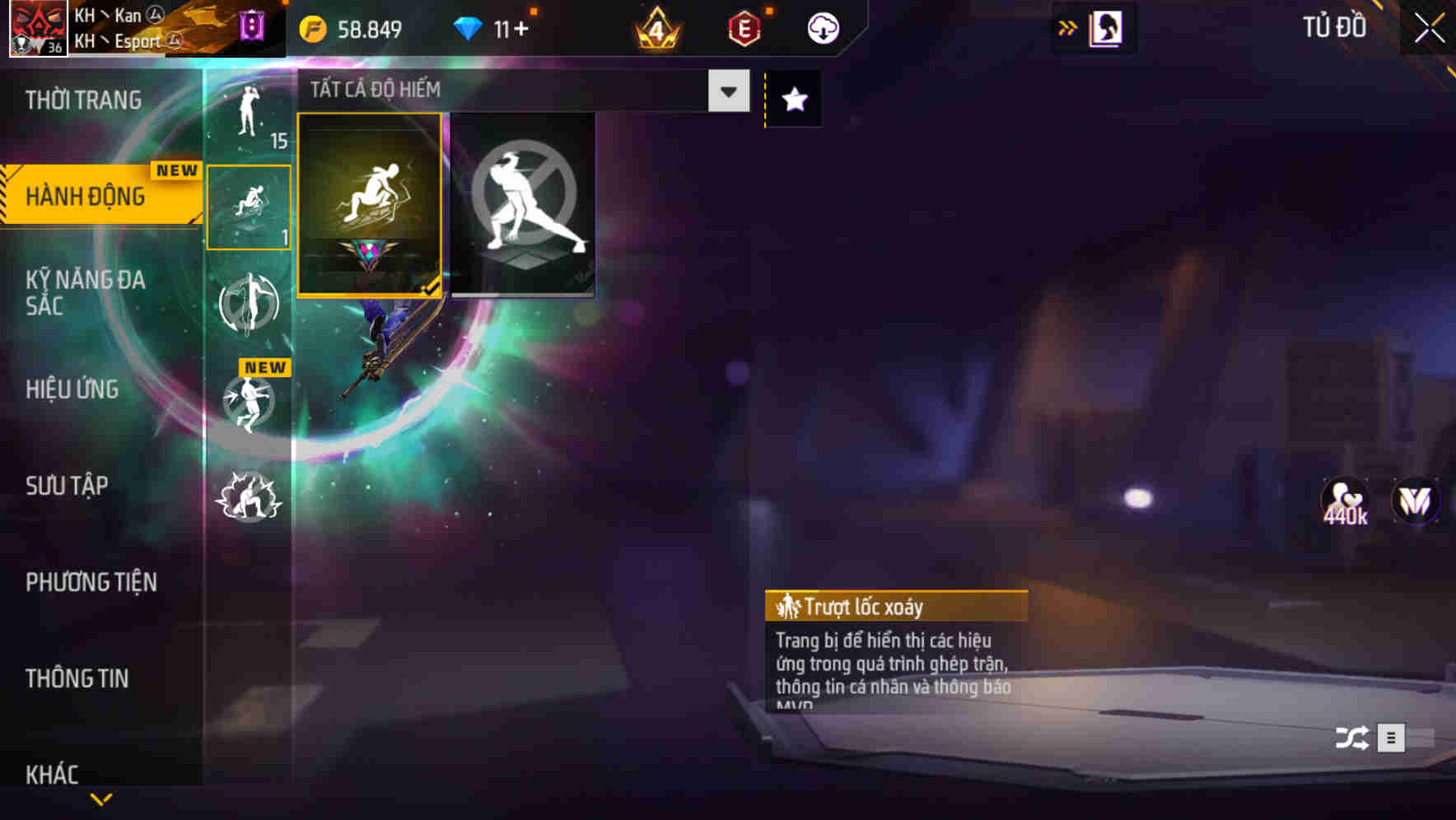
Task: Open the TẤT CẢ ĐỘ HIẾM rarity dropdown
Action: point(726,91)
